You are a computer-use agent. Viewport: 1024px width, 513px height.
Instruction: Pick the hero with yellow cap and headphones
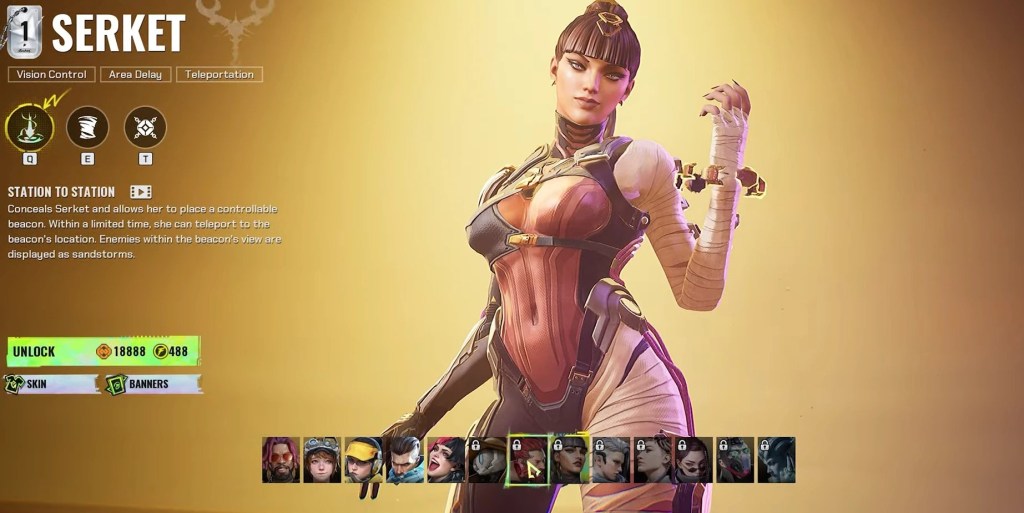tap(364, 460)
